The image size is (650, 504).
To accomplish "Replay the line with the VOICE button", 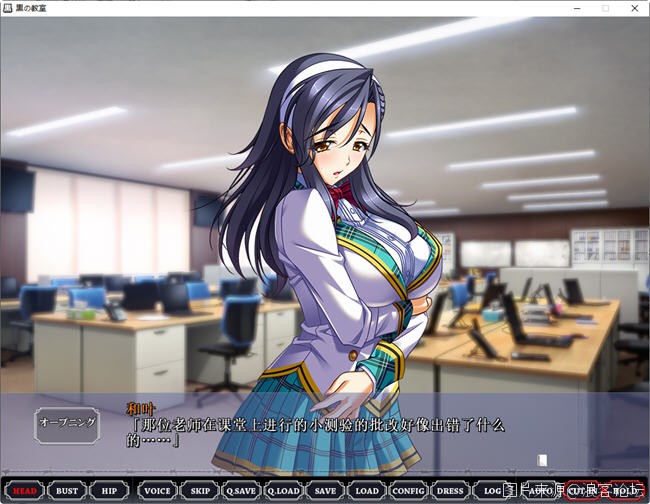I will [158, 491].
